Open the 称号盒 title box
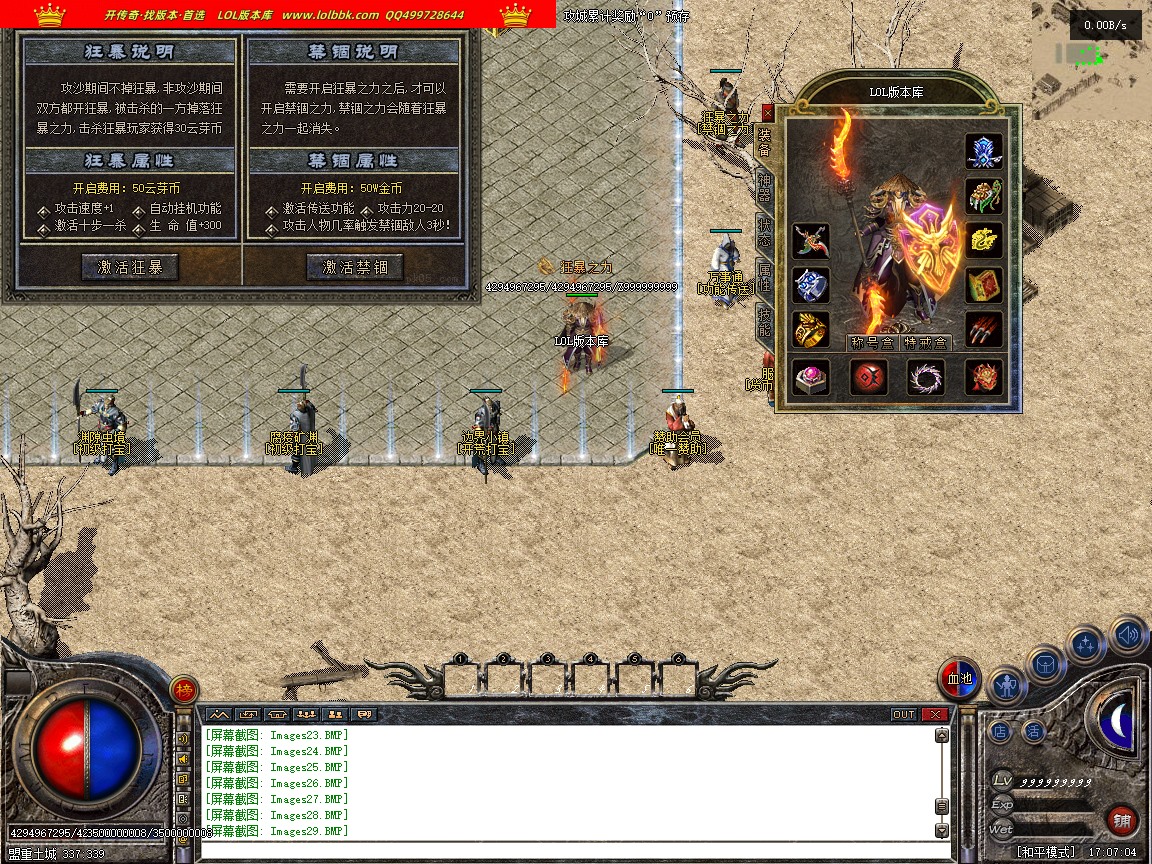The height and width of the screenshot is (864, 1152). coord(872,343)
